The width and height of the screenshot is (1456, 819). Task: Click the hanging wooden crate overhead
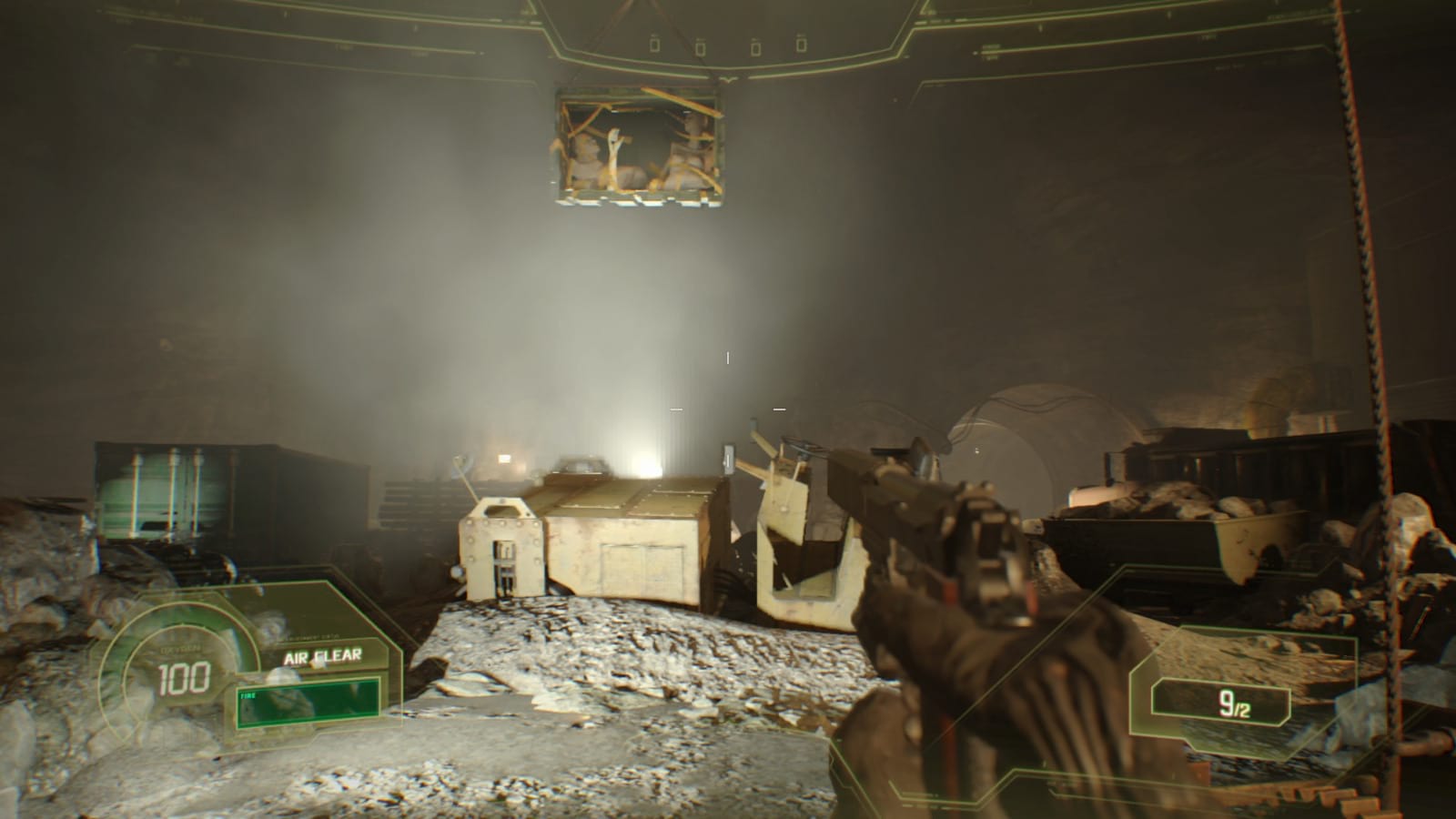[637, 146]
